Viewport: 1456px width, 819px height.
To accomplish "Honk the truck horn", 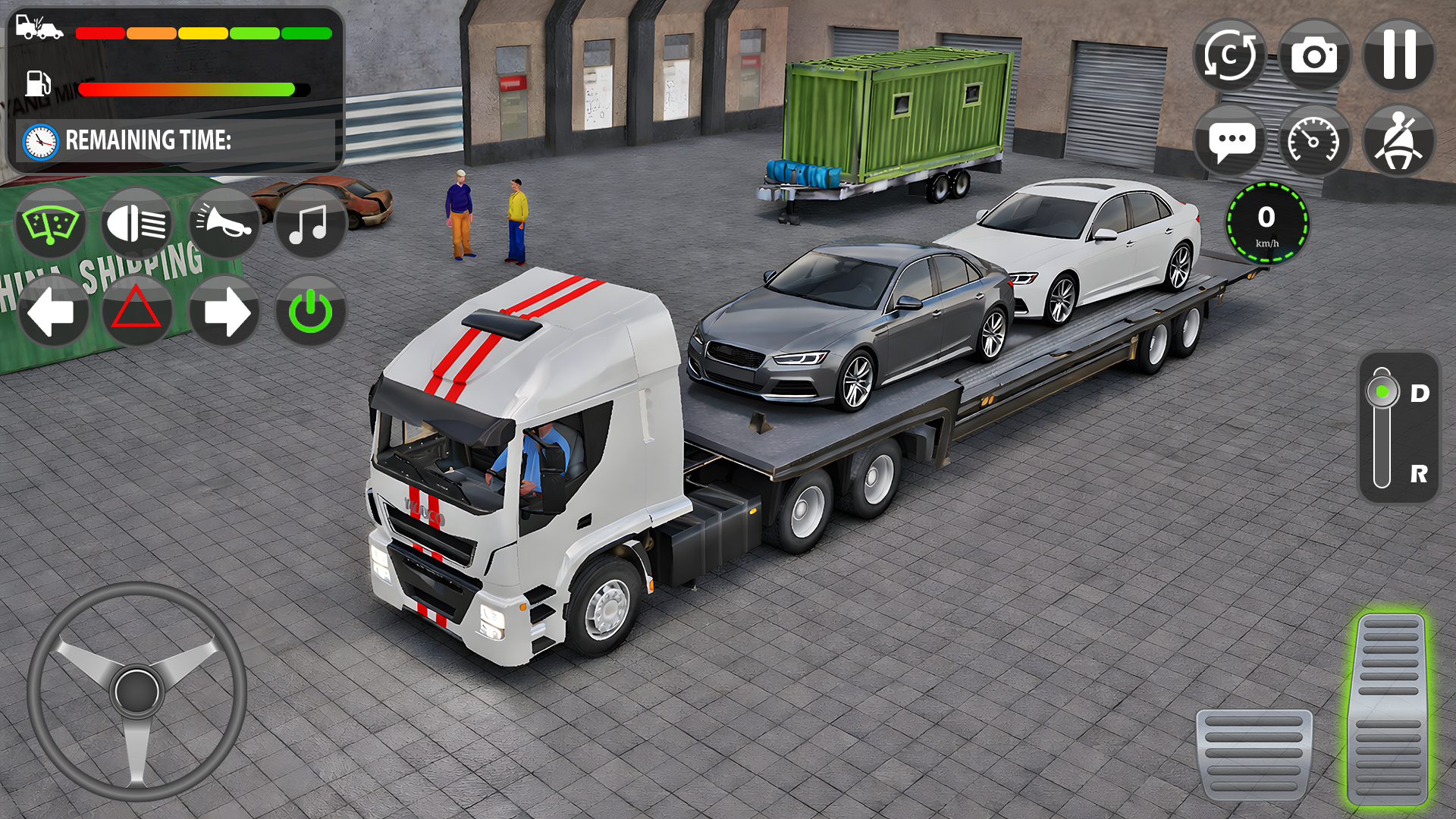I will tap(224, 223).
